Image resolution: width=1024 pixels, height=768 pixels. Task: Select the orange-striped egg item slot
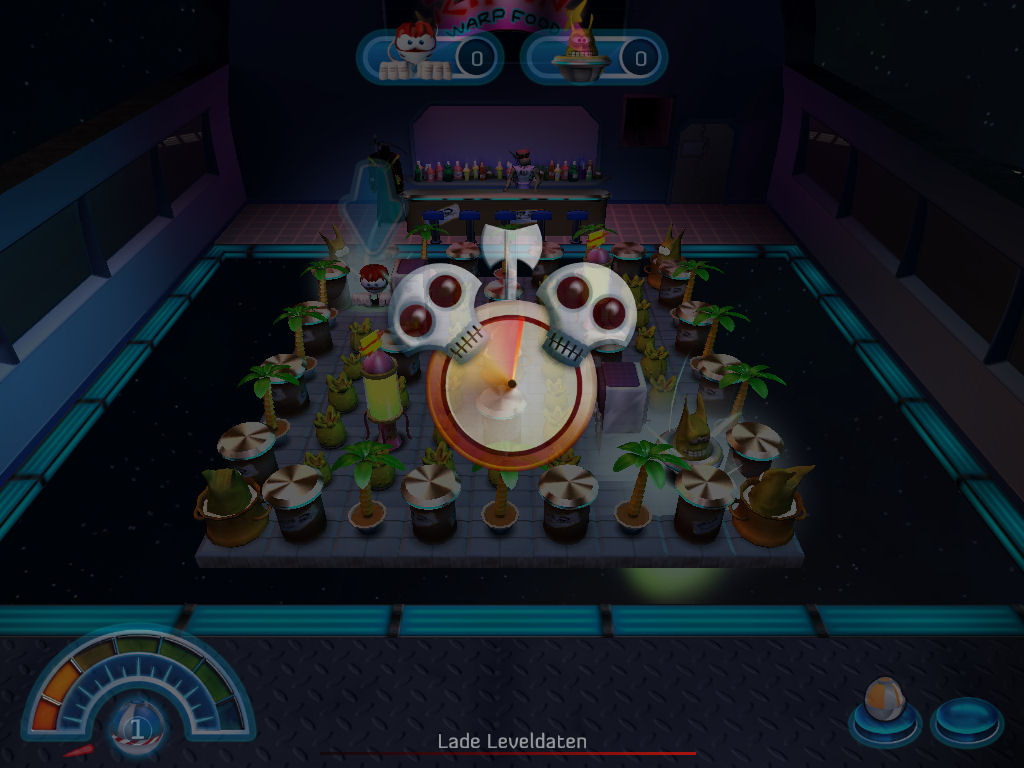883,709
